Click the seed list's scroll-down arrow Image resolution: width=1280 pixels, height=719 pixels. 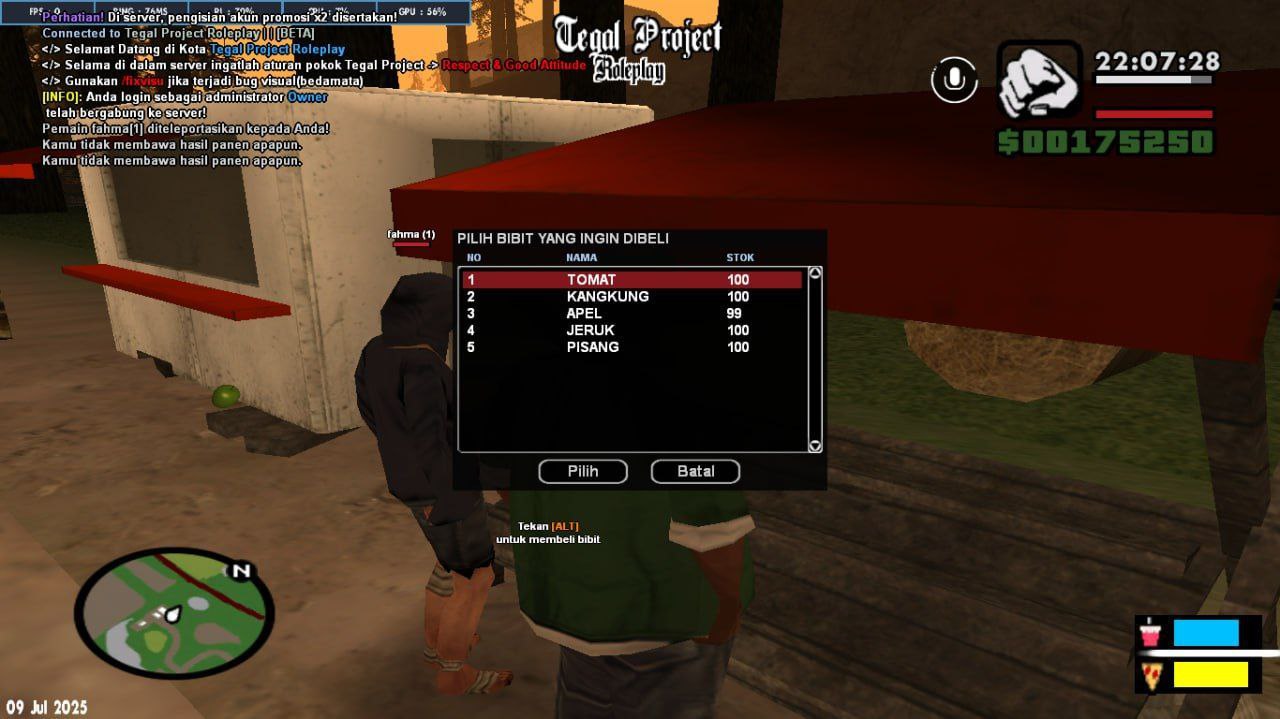(814, 446)
